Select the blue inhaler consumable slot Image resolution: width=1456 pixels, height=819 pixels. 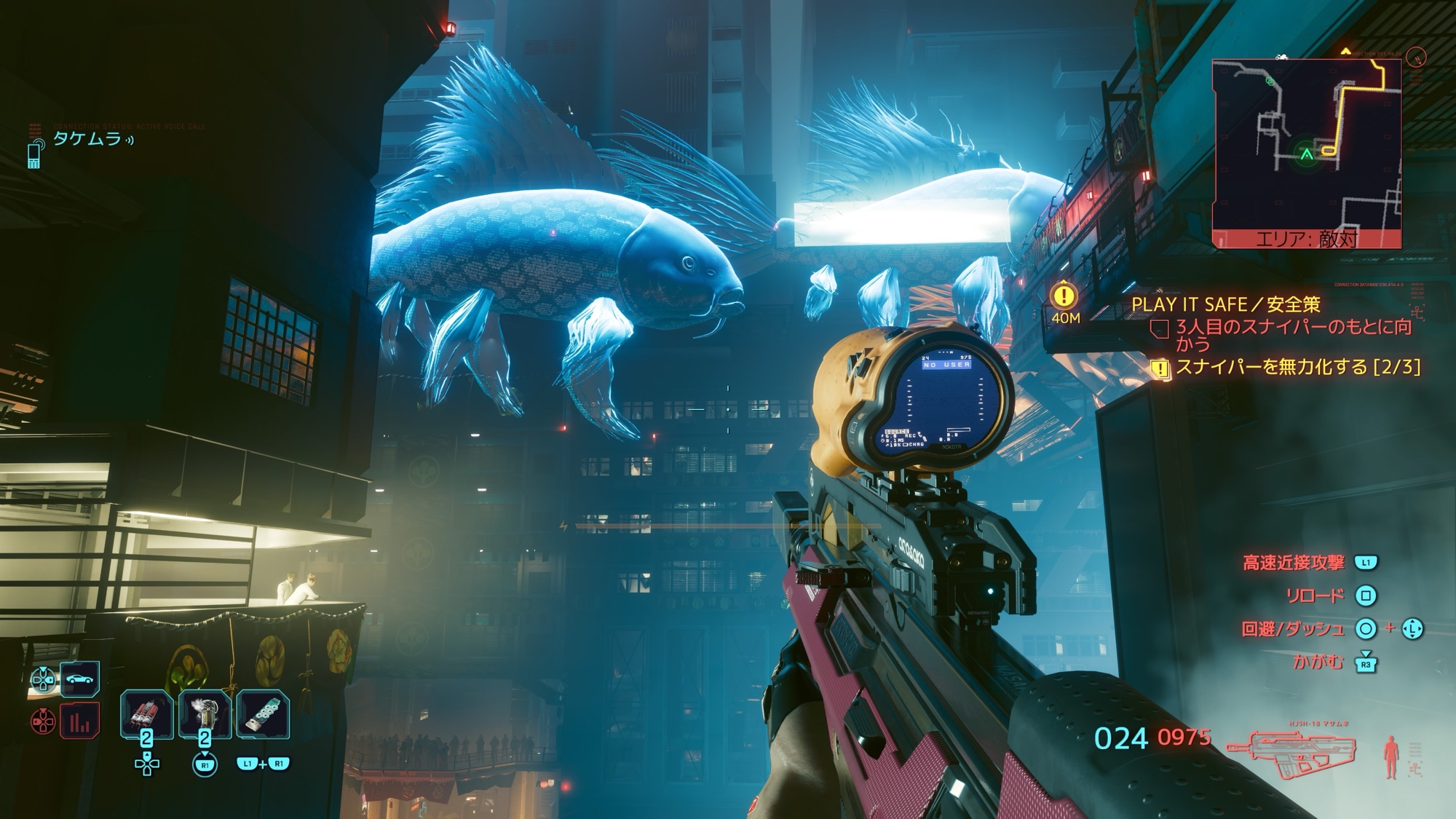263,713
